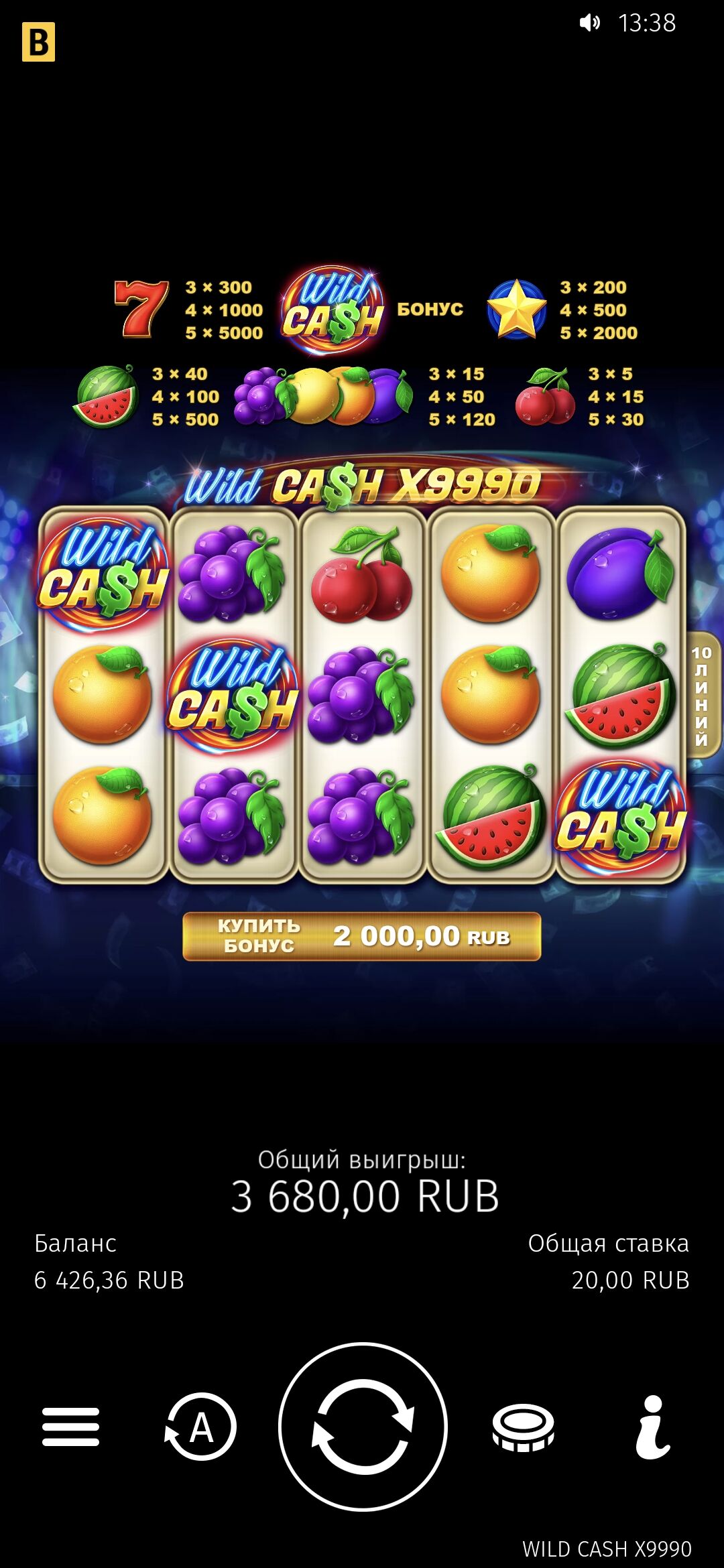Image resolution: width=724 pixels, height=1568 pixels.
Task: Toggle the sound speaker icon
Action: coord(589,23)
